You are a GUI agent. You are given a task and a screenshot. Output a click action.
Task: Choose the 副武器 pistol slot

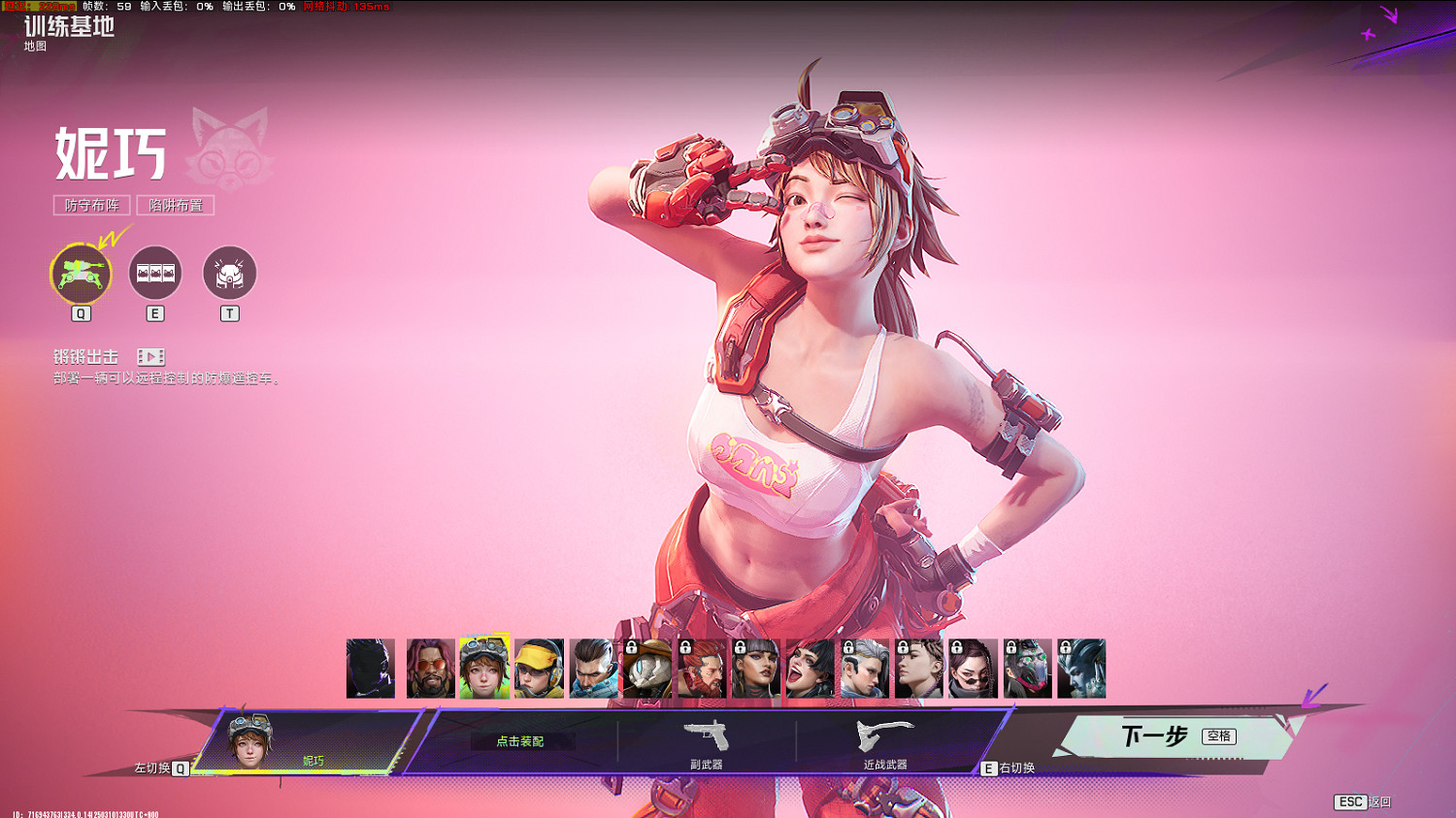pyautogui.click(x=707, y=743)
